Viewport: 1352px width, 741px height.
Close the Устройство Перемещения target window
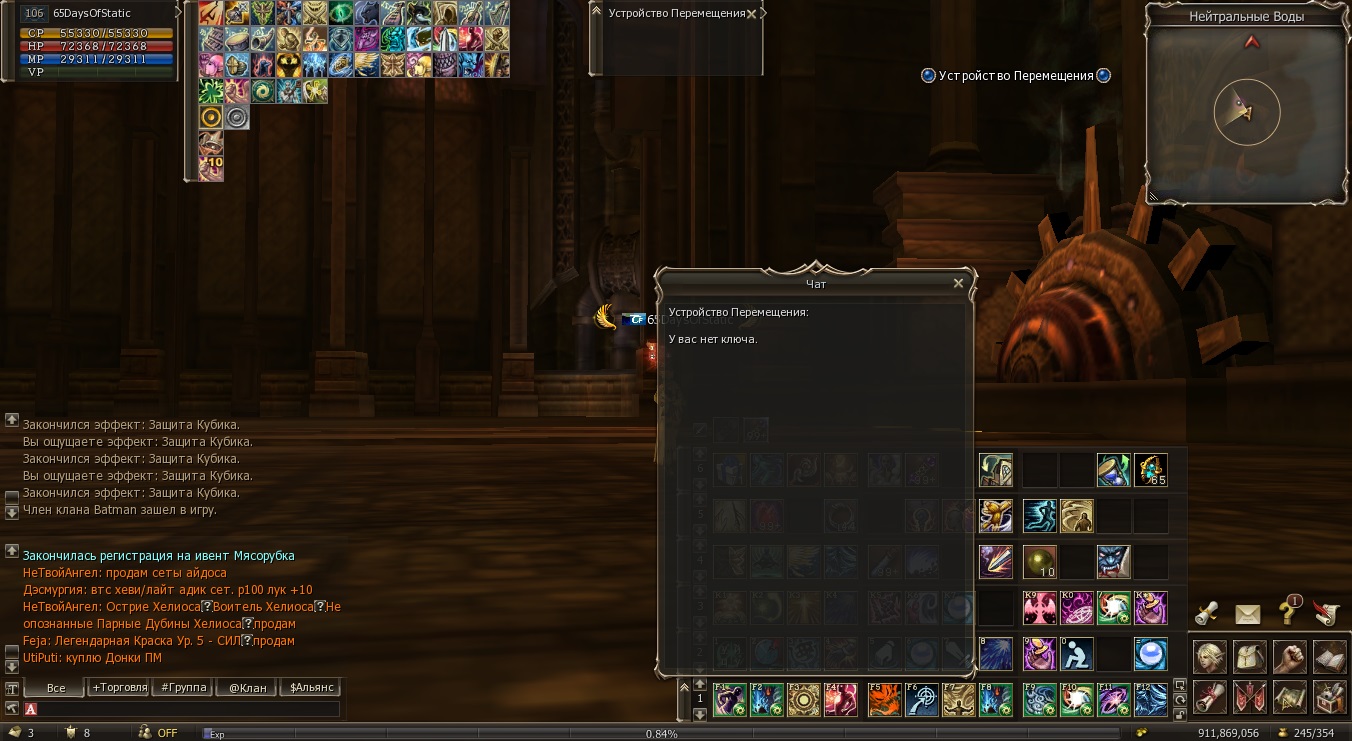pyautogui.click(x=751, y=14)
